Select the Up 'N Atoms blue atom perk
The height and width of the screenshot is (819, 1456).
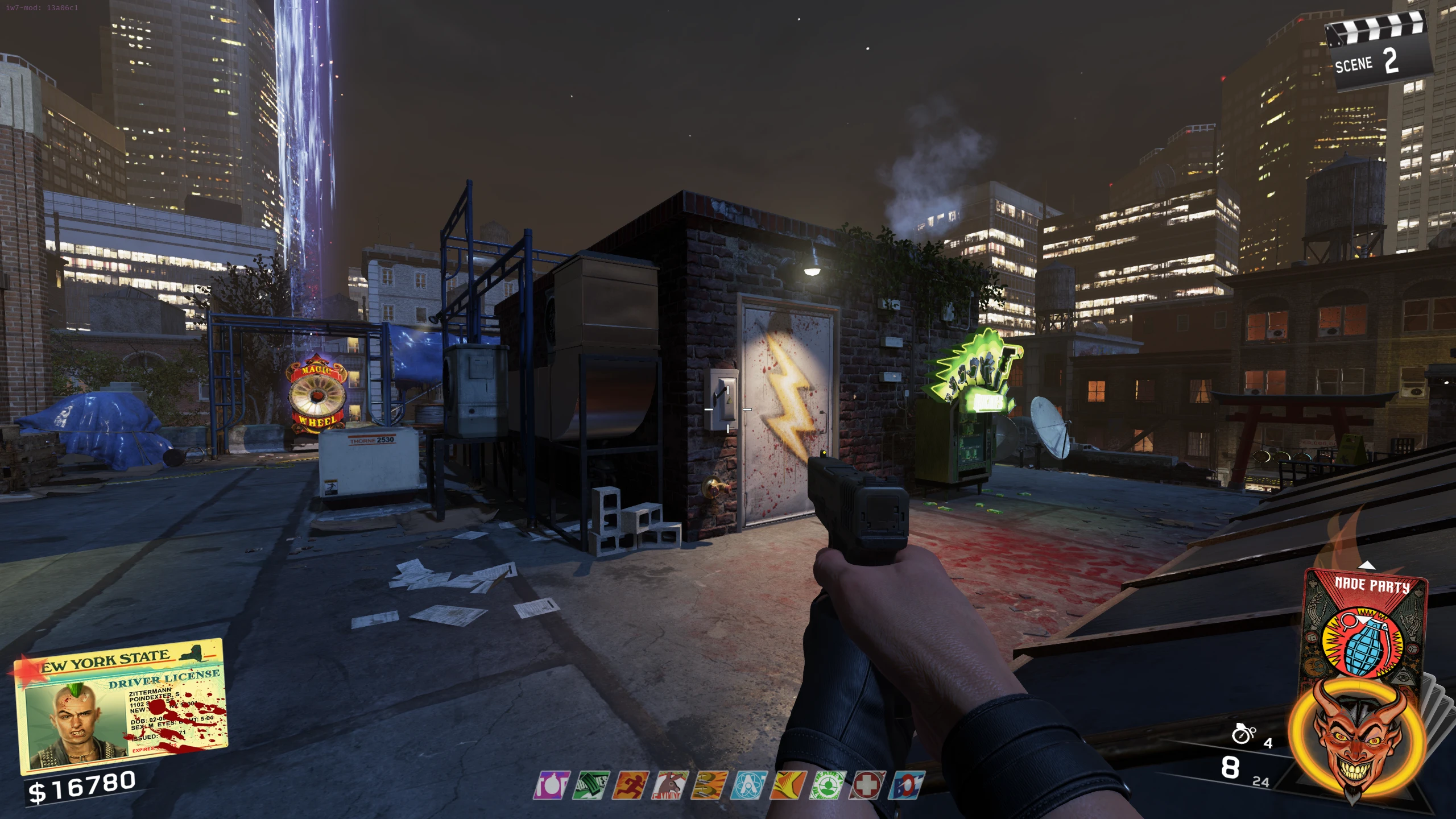748,785
